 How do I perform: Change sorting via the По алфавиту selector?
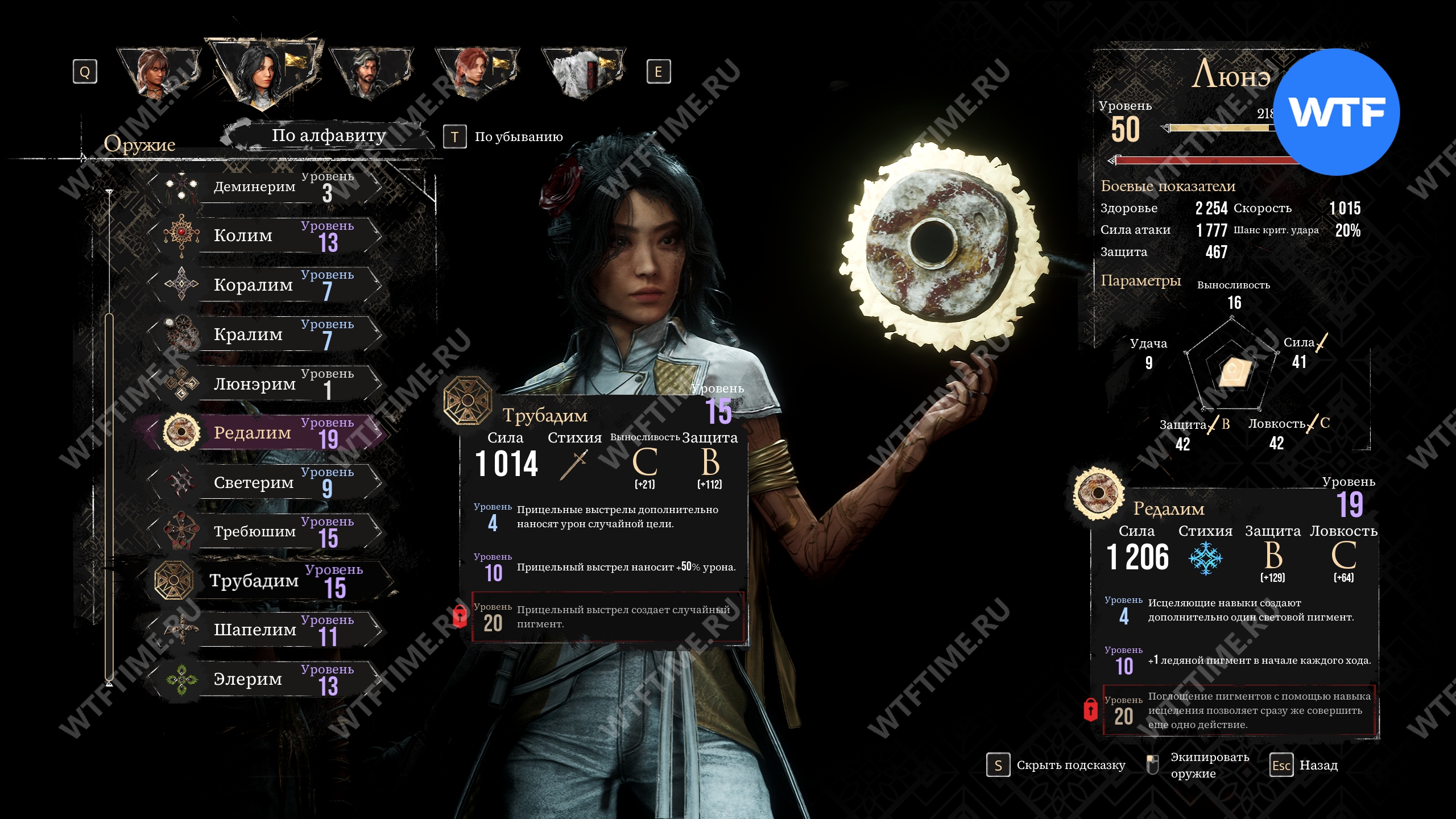pyautogui.click(x=328, y=136)
